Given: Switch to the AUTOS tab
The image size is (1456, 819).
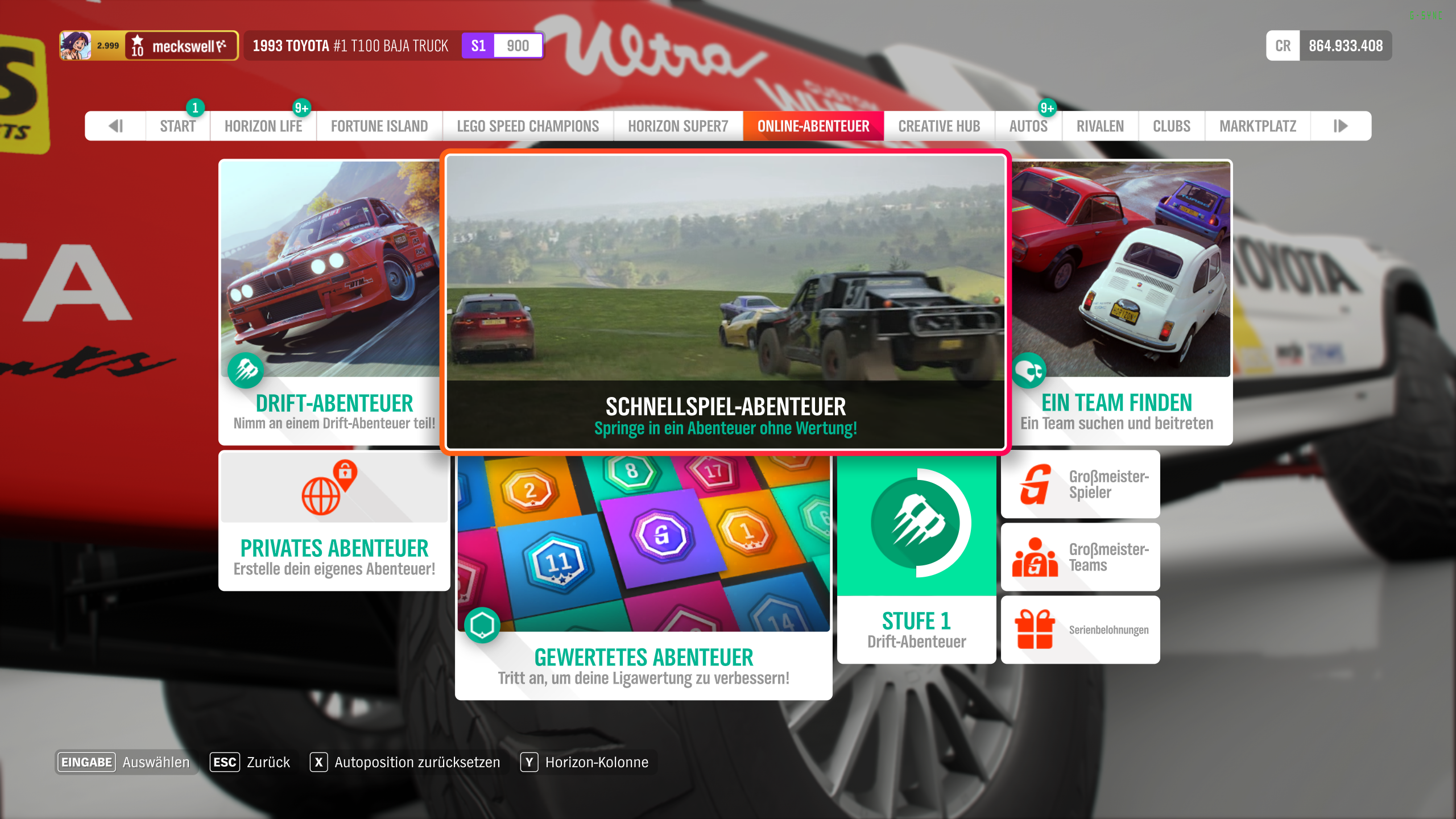Looking at the screenshot, I should pos(1028,126).
